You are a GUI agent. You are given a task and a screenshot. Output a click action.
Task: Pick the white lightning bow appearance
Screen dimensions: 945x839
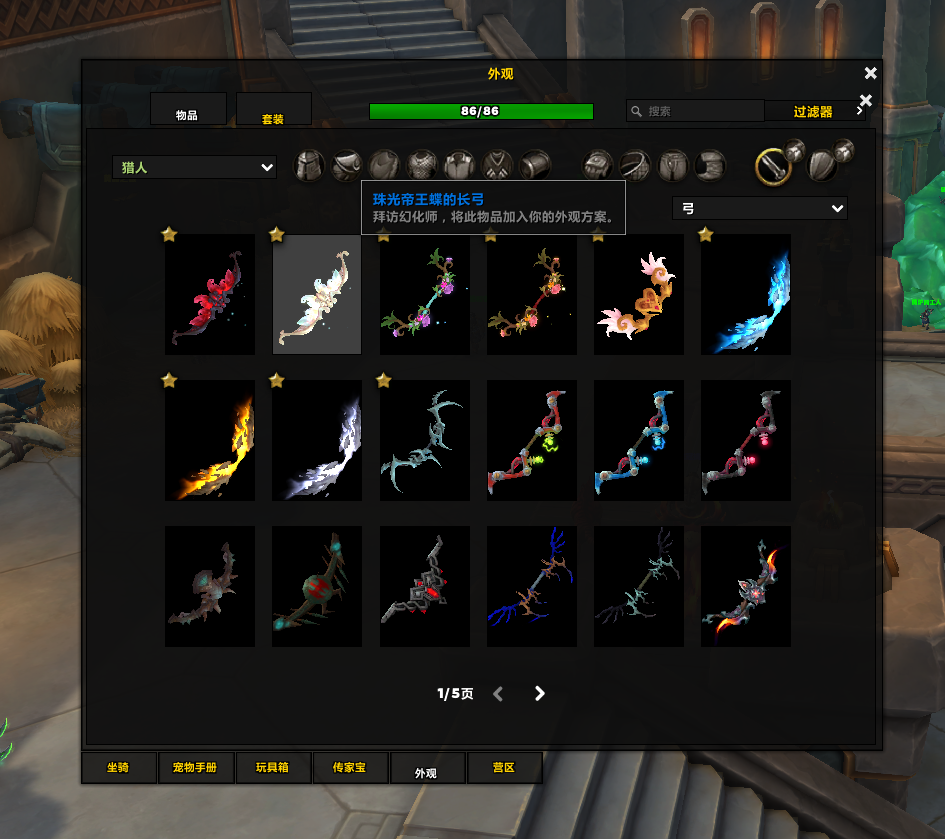pyautogui.click(x=317, y=440)
